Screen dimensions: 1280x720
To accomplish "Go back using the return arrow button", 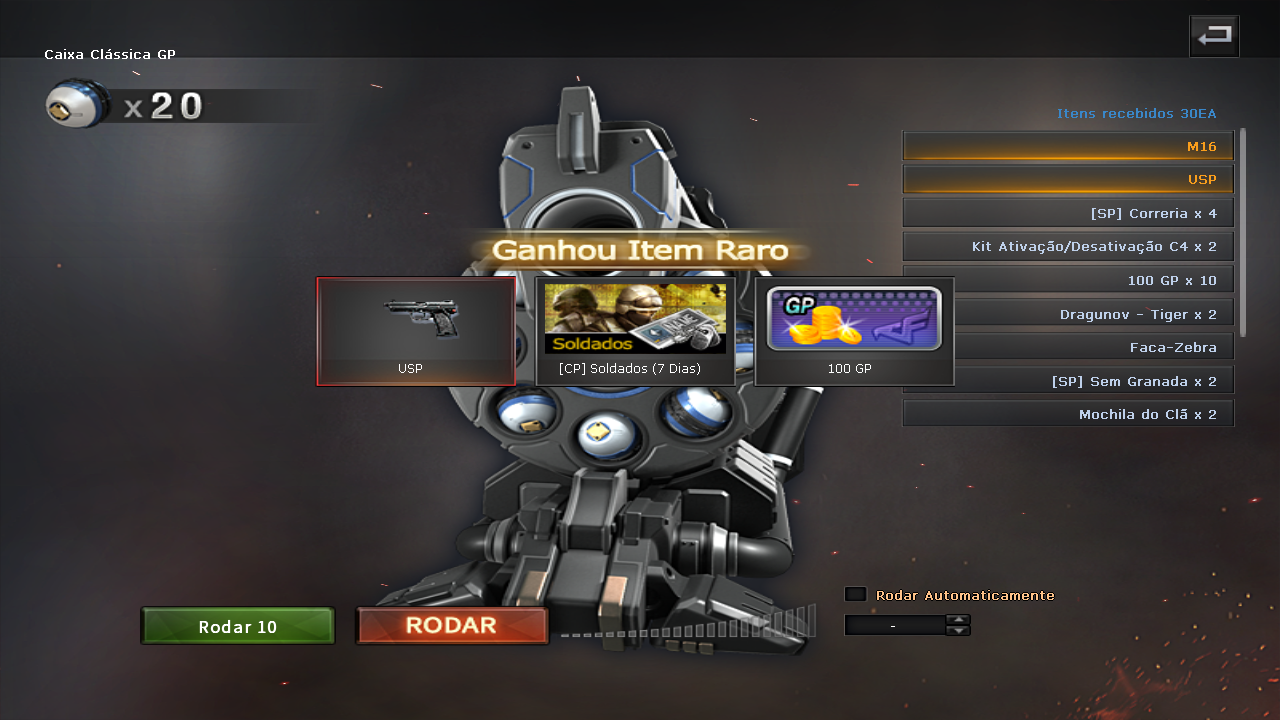I will click(1214, 36).
